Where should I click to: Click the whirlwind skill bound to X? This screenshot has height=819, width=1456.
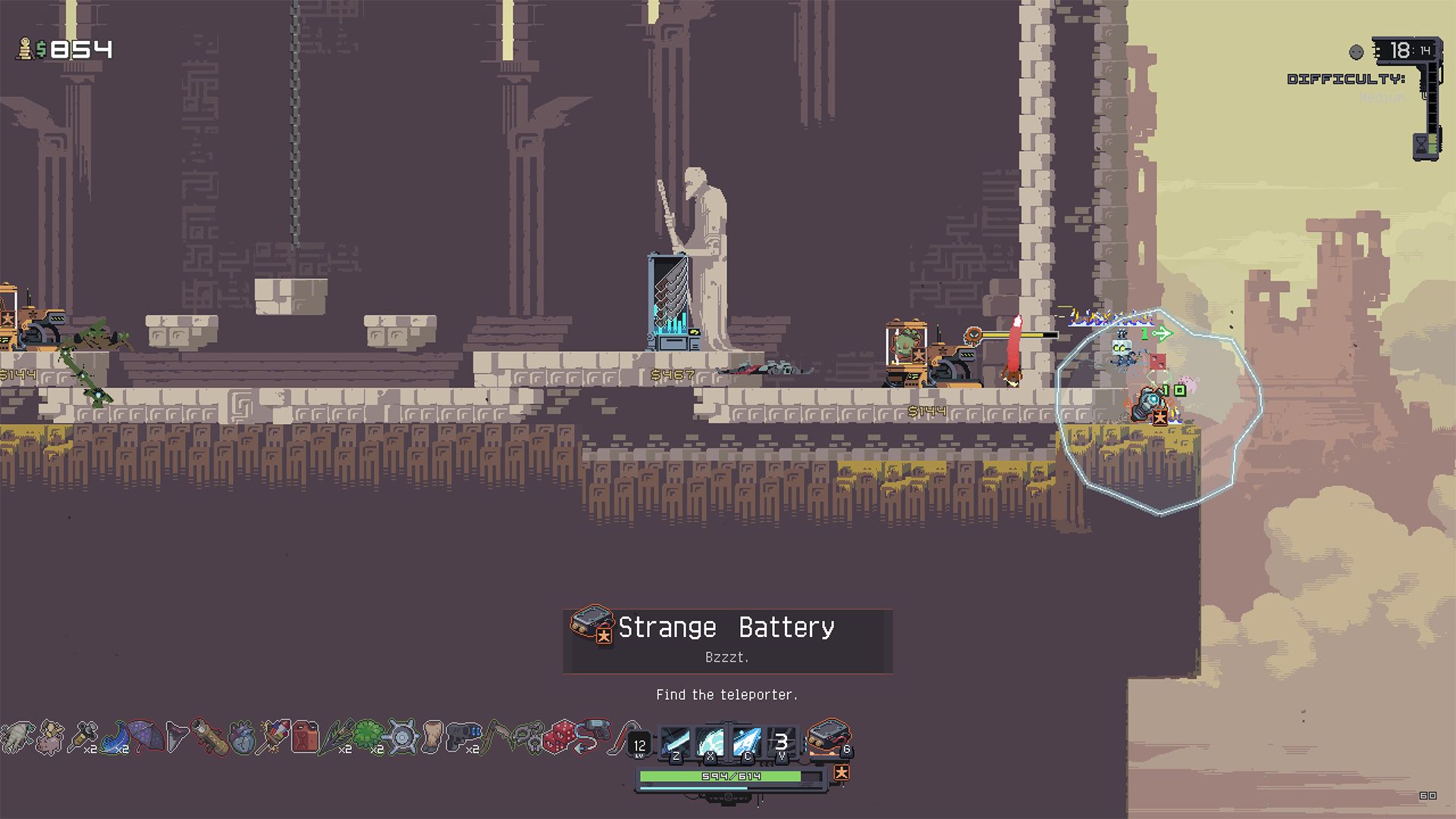point(711,740)
